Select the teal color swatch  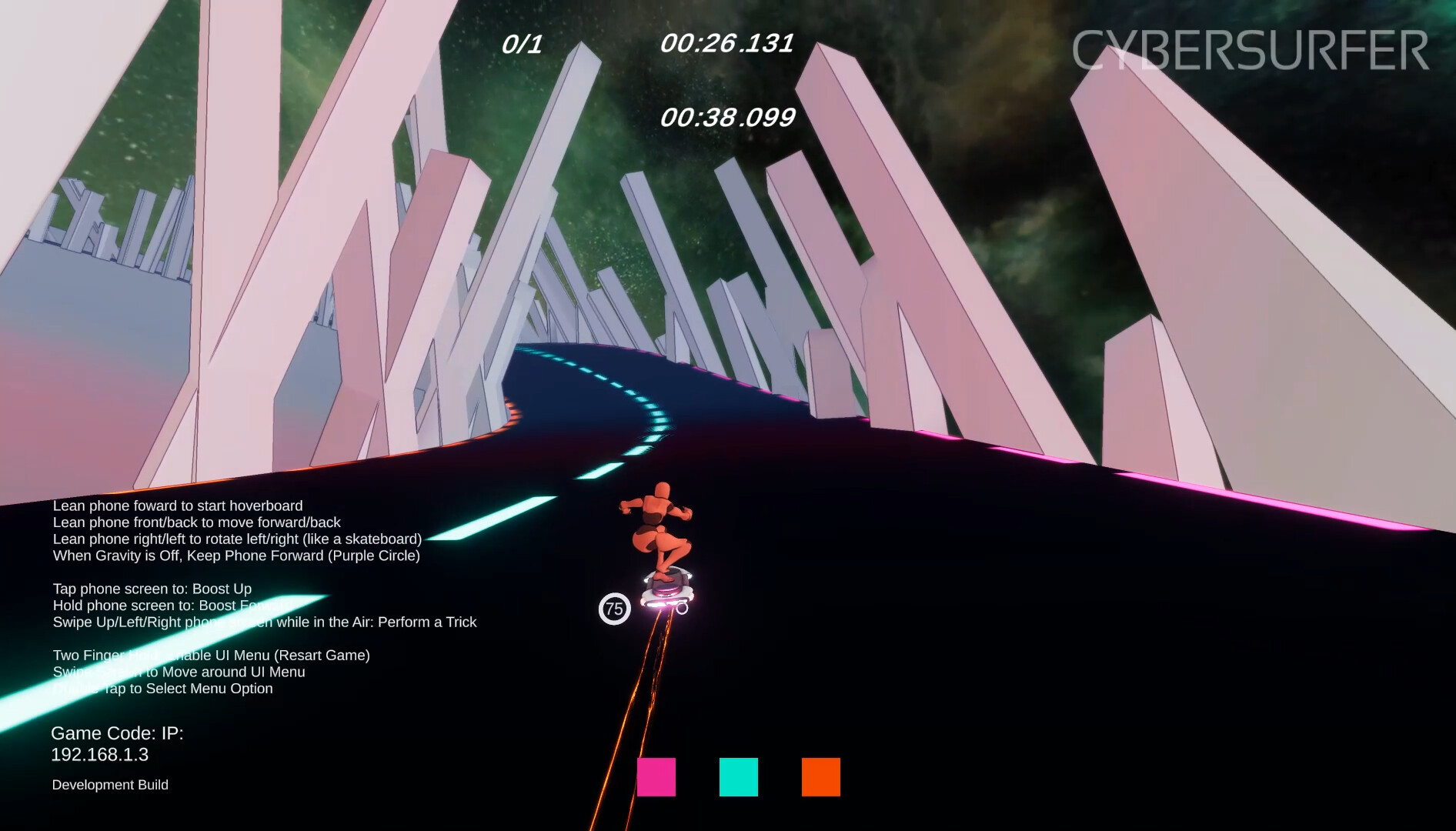click(x=737, y=779)
